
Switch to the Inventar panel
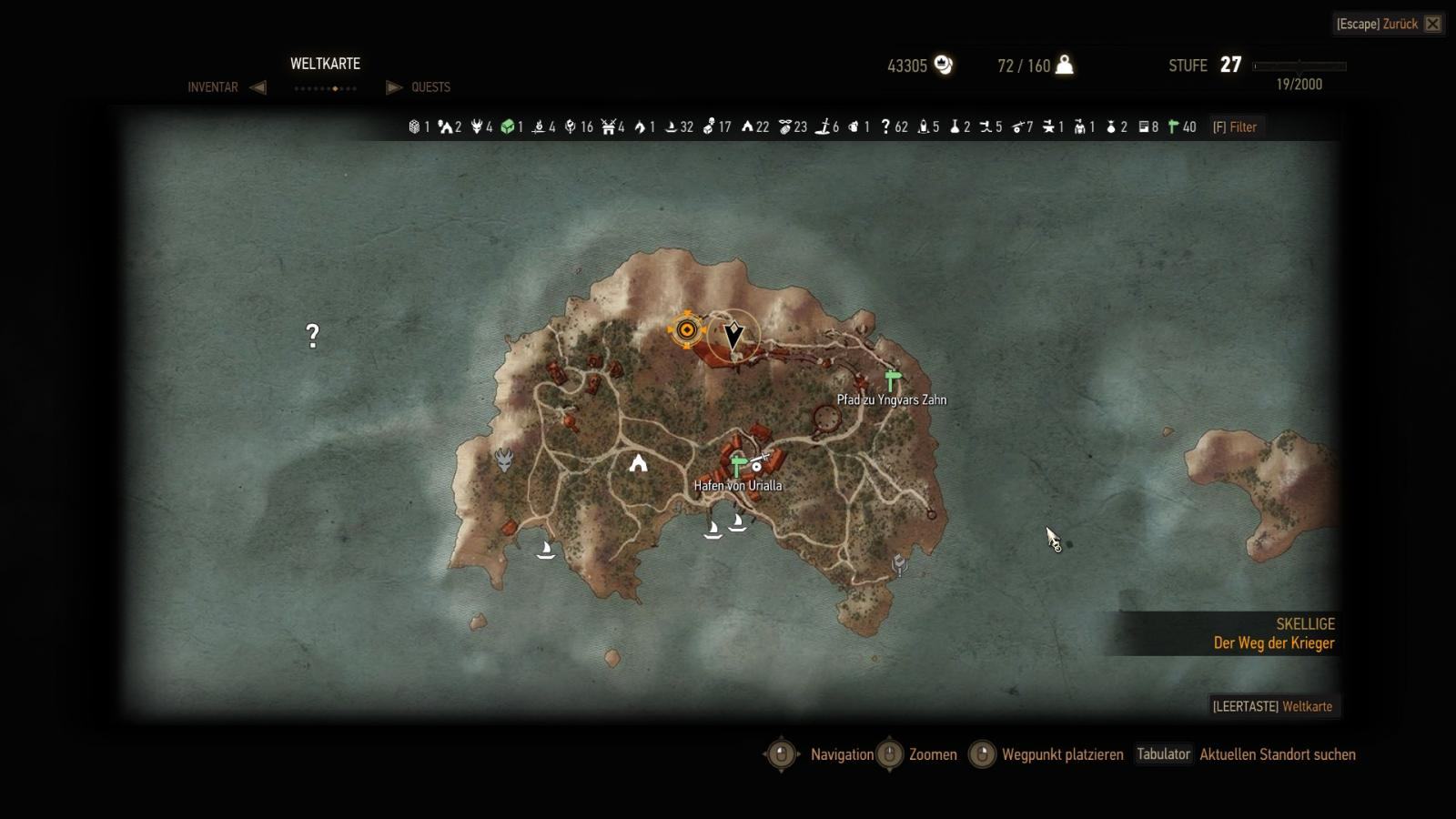[x=213, y=87]
